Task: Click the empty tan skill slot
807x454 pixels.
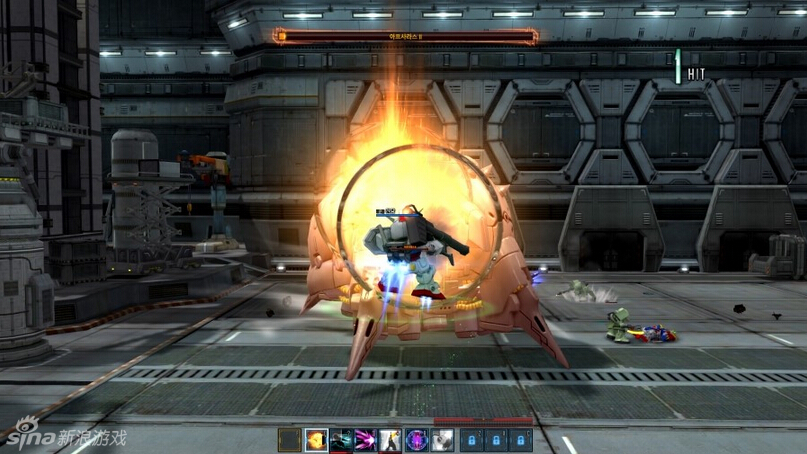Action: (x=290, y=440)
